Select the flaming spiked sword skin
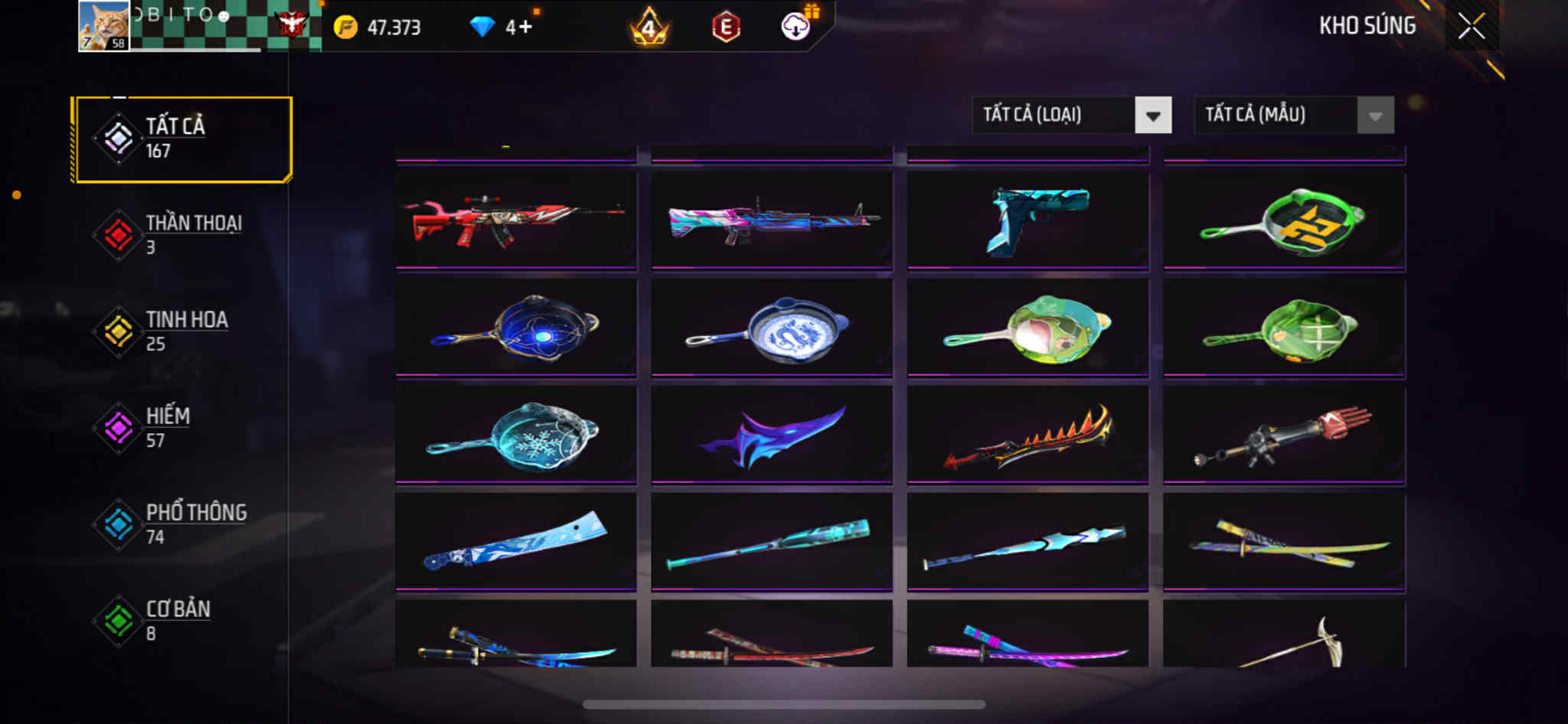The width and height of the screenshot is (1568, 724). (x=1027, y=435)
